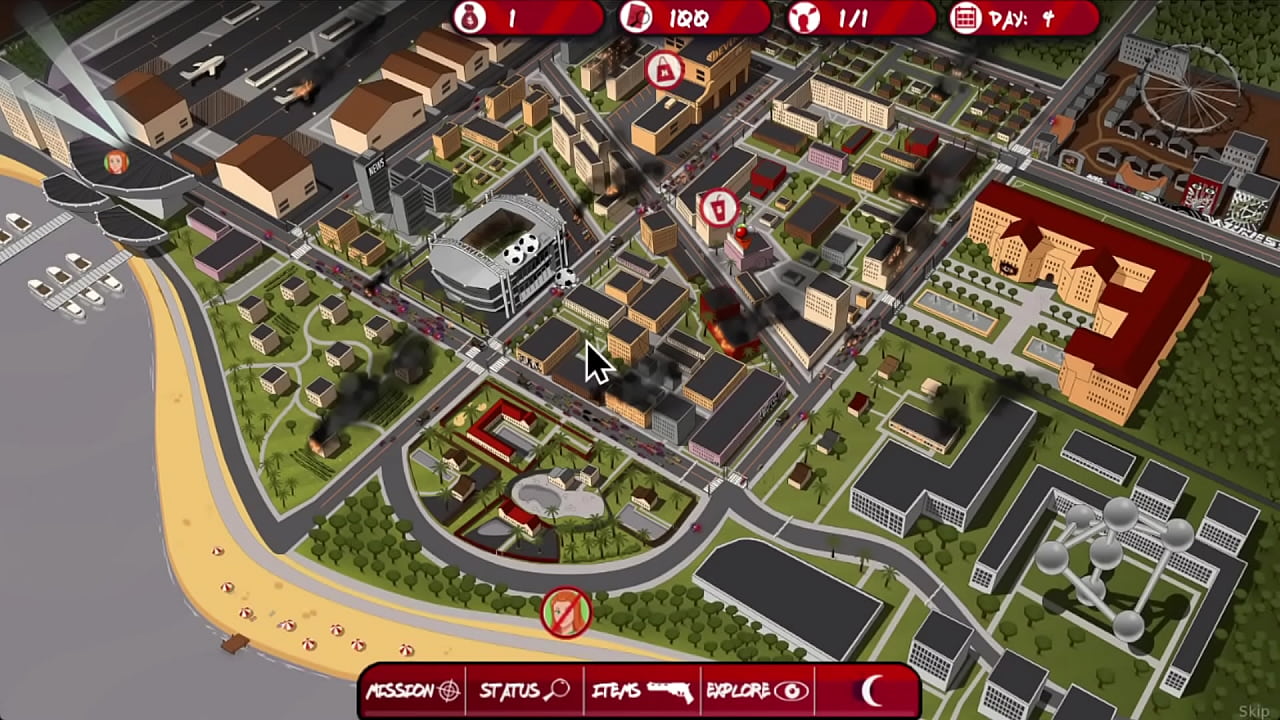Viewport: 1280px width, 720px height.
Task: Open the Items inventory
Action: [642, 690]
